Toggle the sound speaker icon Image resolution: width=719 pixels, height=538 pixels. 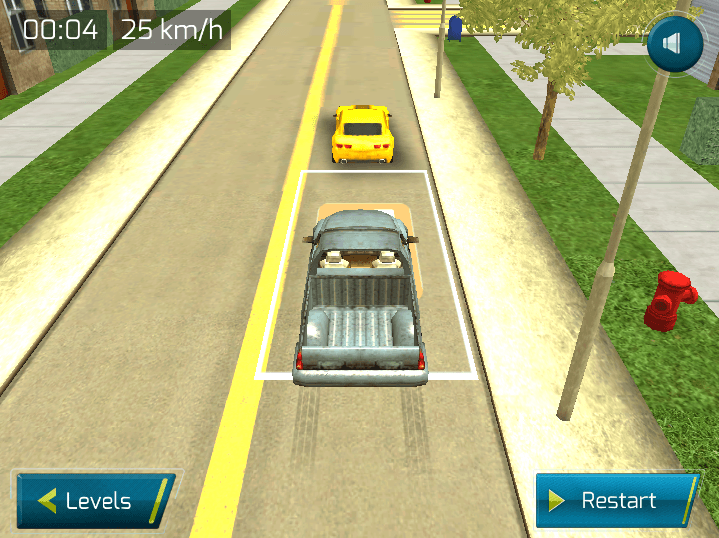[675, 45]
